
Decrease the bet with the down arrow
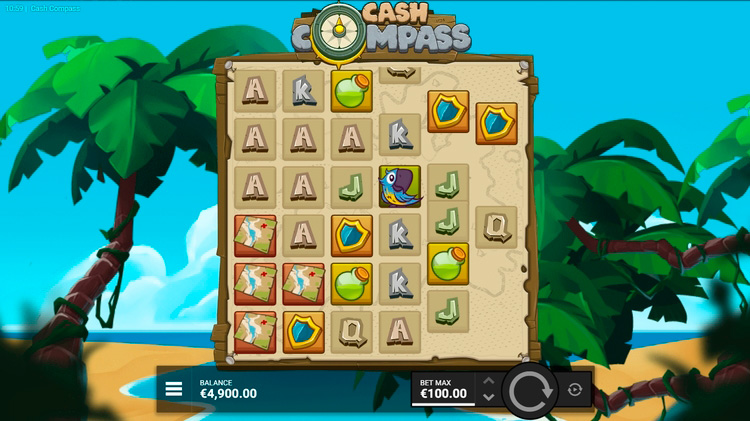(488, 397)
